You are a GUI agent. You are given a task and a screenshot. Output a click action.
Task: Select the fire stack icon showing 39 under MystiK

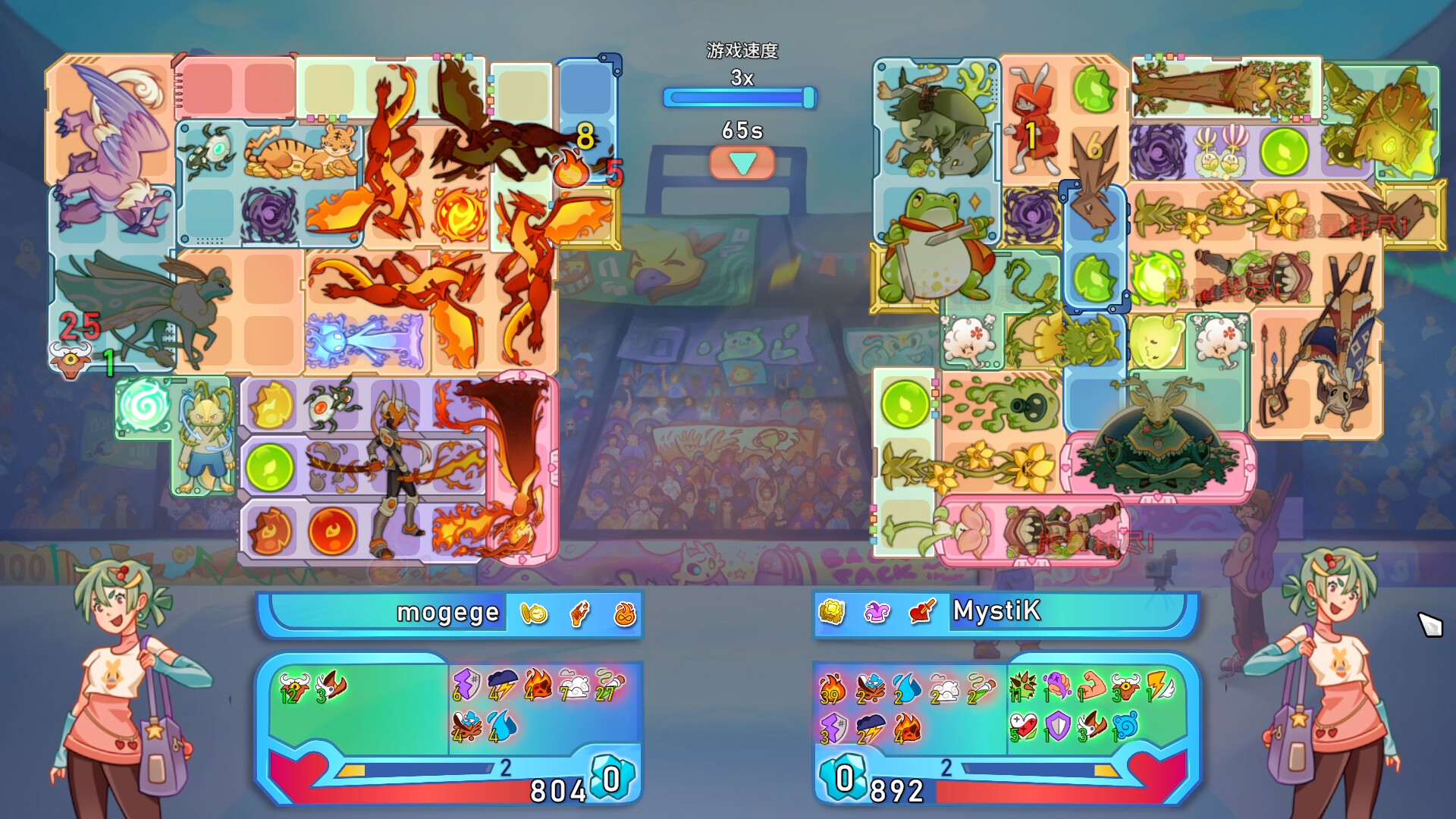831,690
